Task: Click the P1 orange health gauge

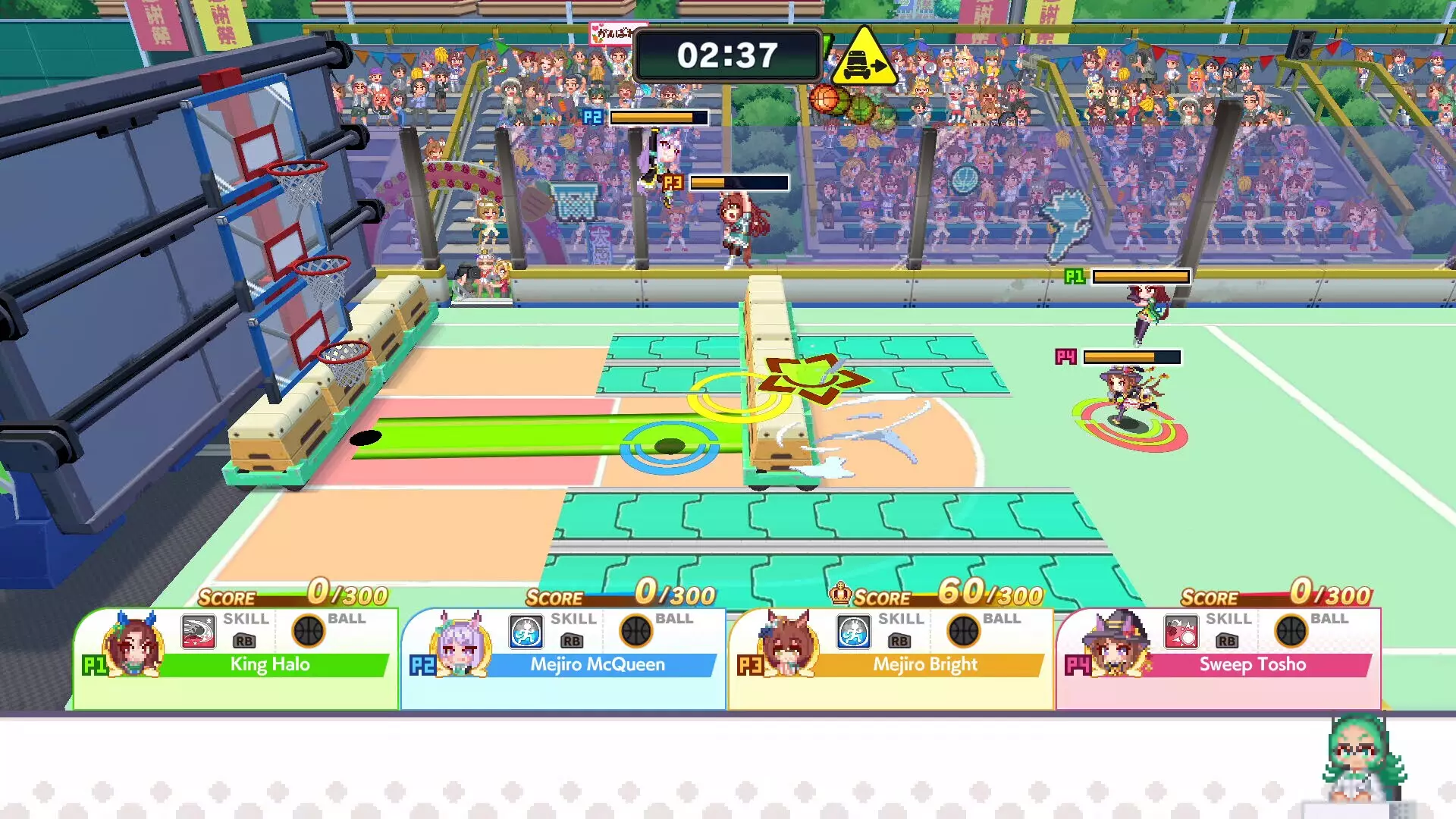Action: click(1141, 276)
